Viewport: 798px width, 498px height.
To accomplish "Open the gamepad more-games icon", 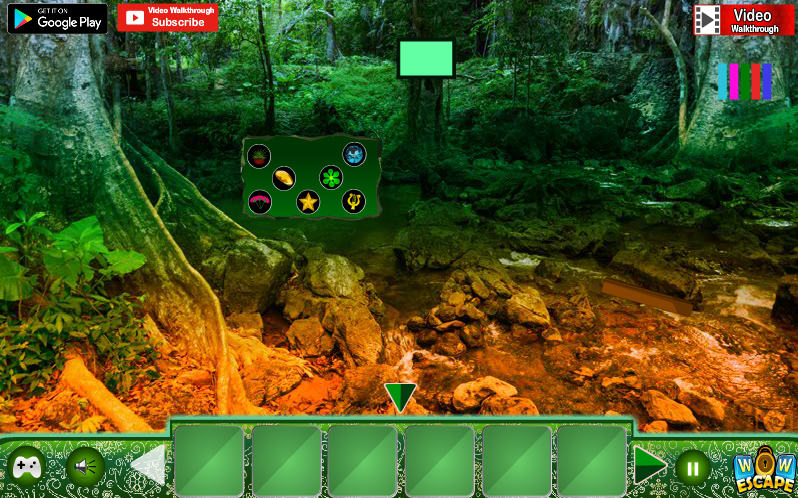I will 26,466.
